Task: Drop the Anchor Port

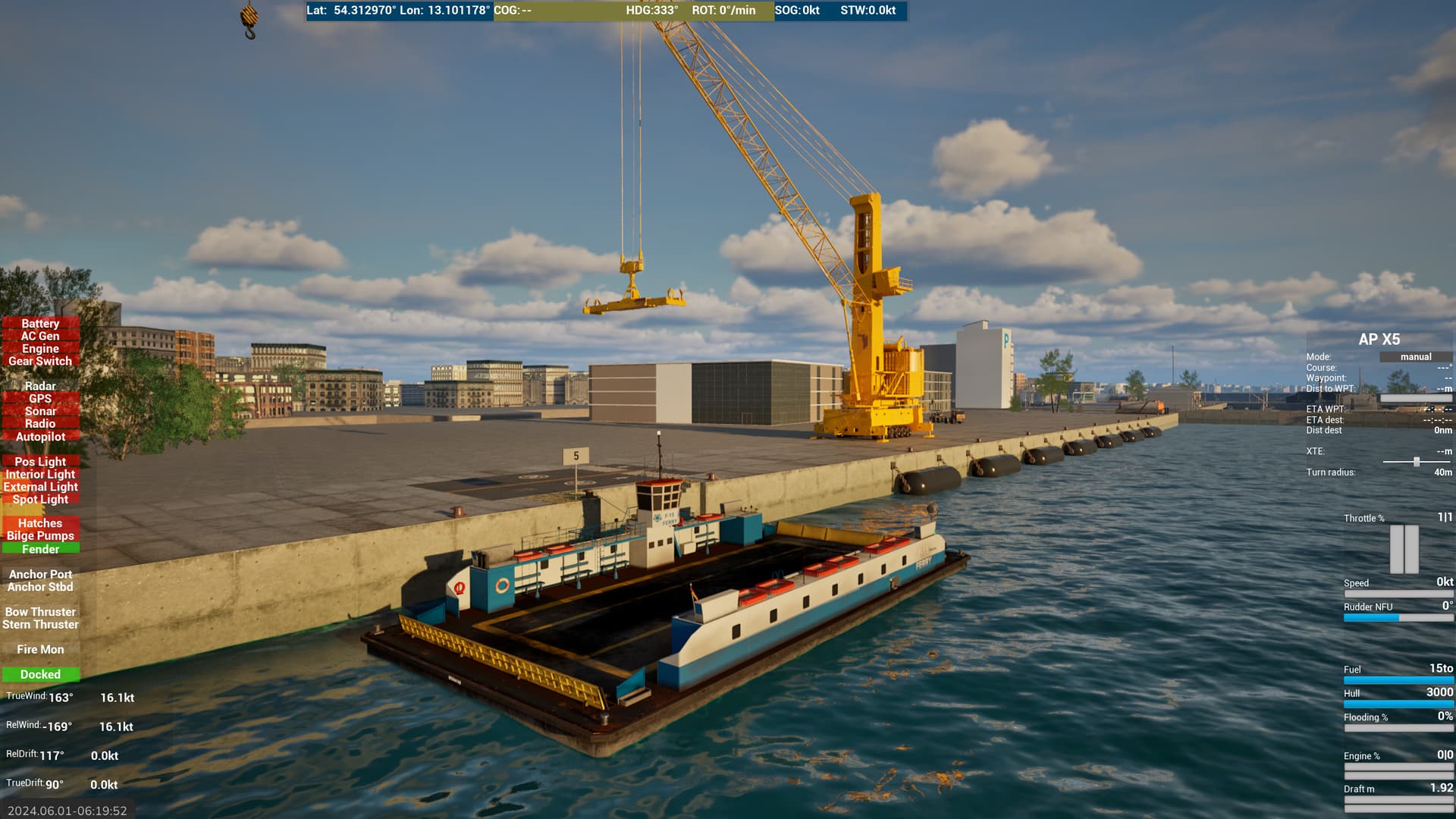Action: click(x=40, y=574)
